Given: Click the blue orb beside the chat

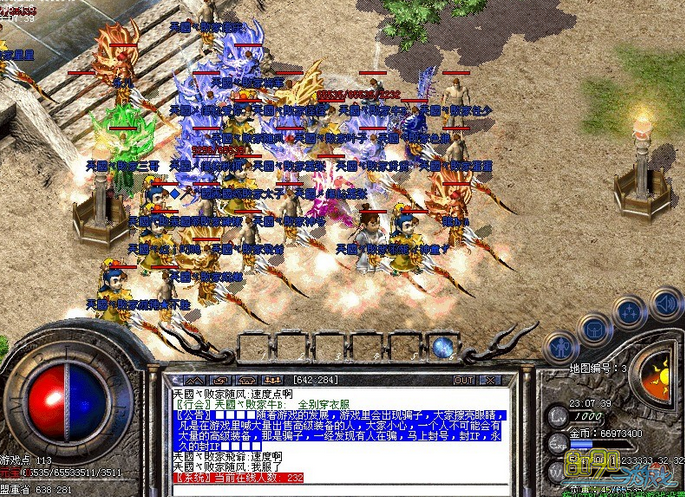Looking at the screenshot, I should point(443,347).
